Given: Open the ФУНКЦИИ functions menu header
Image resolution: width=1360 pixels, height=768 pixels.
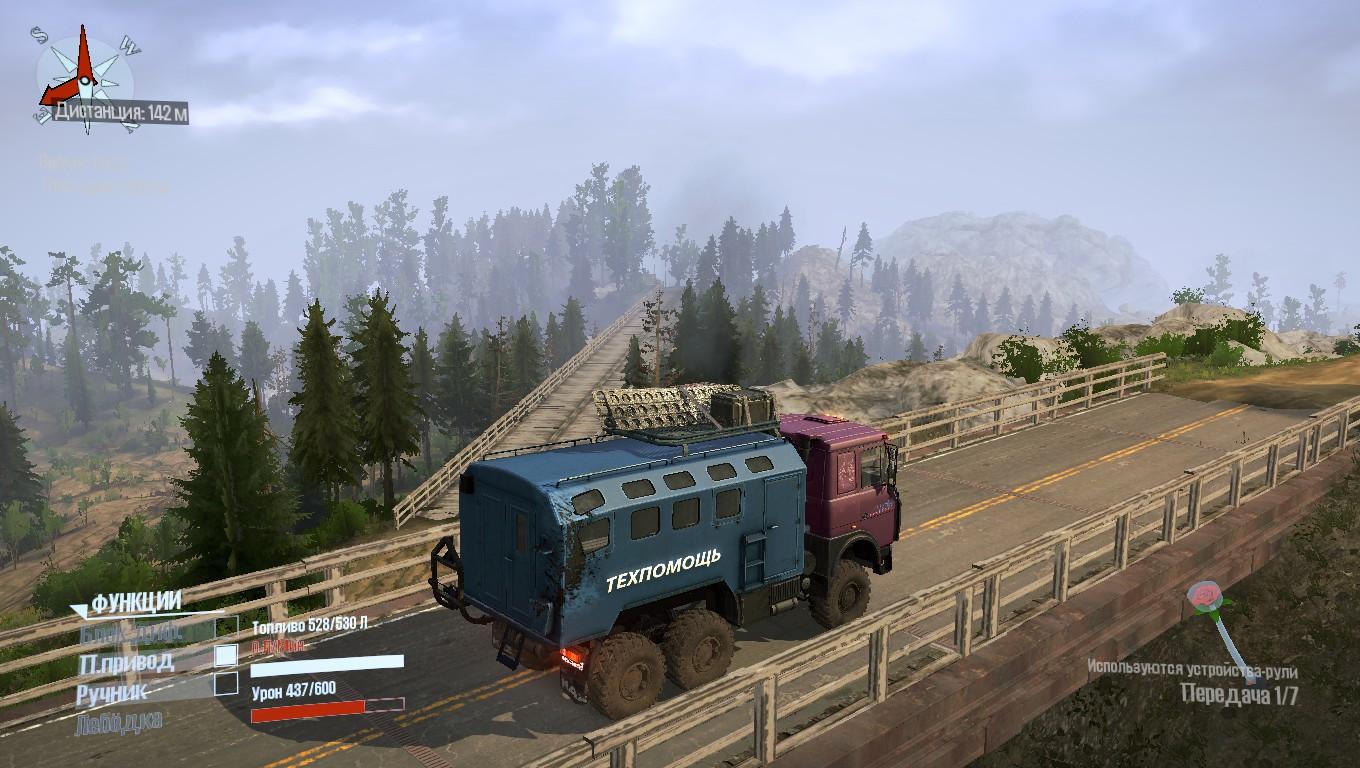Looking at the screenshot, I should pyautogui.click(x=135, y=602).
